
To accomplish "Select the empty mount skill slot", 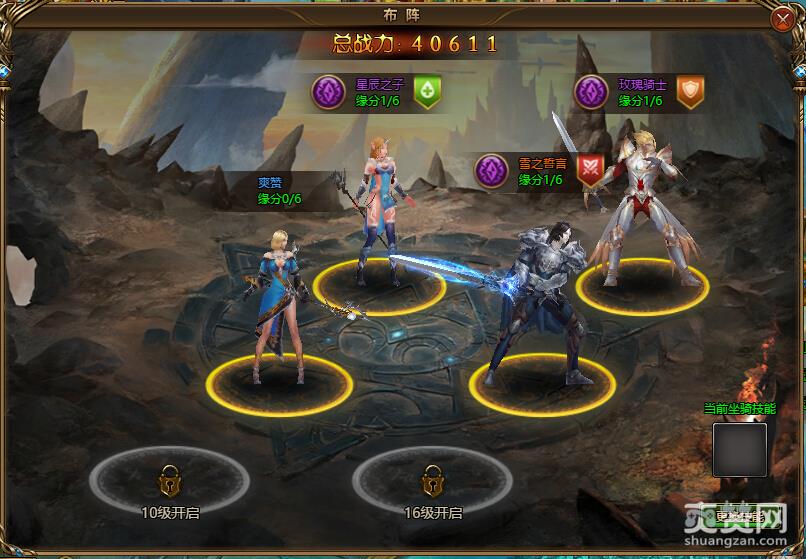I will click(739, 449).
